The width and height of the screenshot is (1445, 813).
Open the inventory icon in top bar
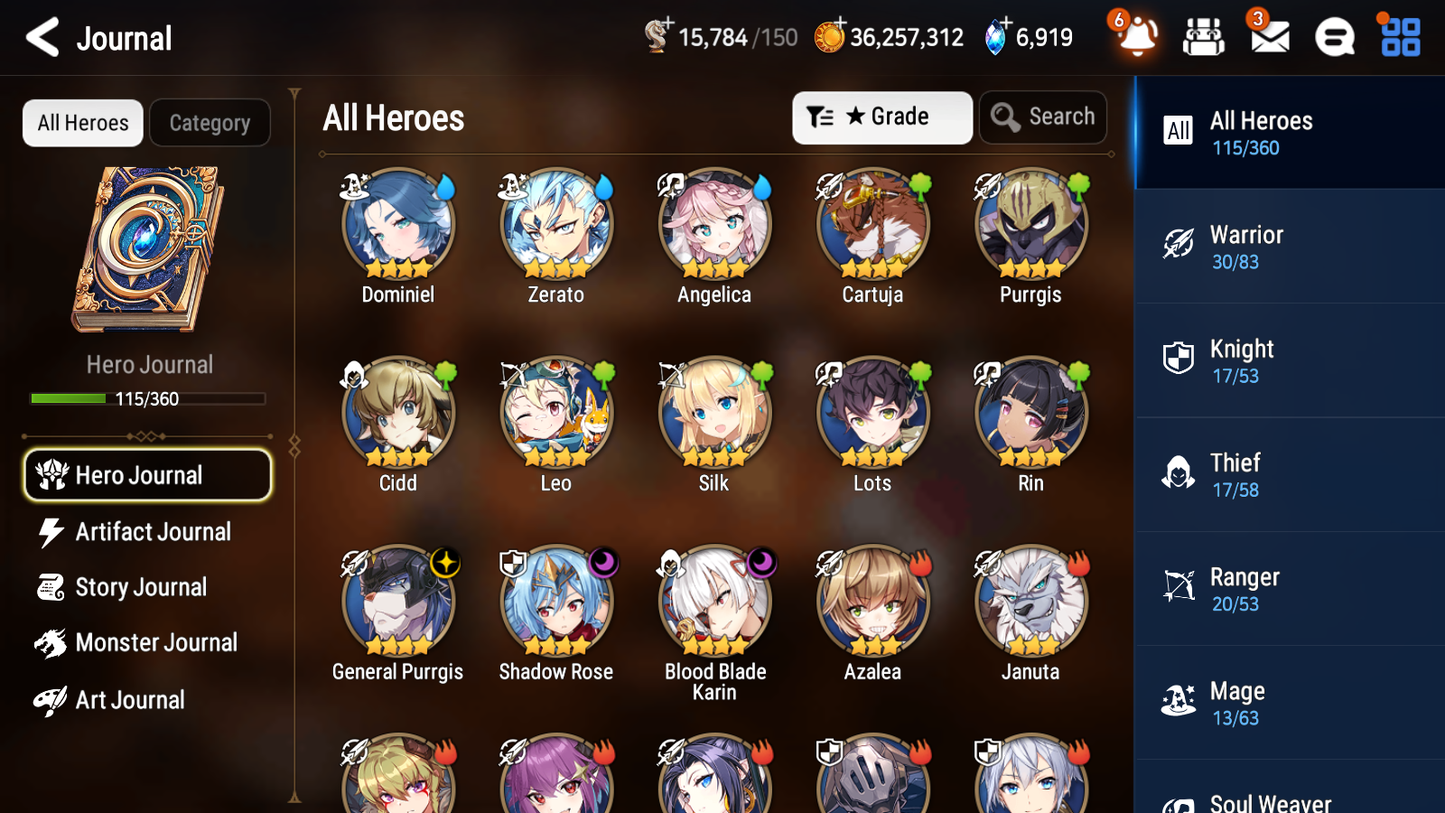pyautogui.click(x=1203, y=38)
